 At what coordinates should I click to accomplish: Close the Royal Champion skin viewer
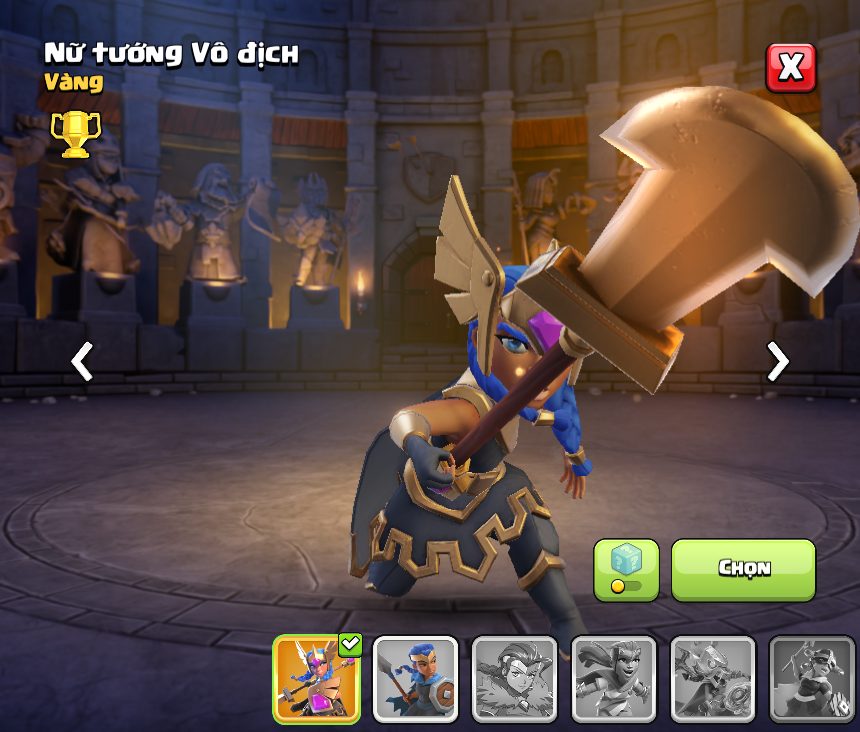790,68
